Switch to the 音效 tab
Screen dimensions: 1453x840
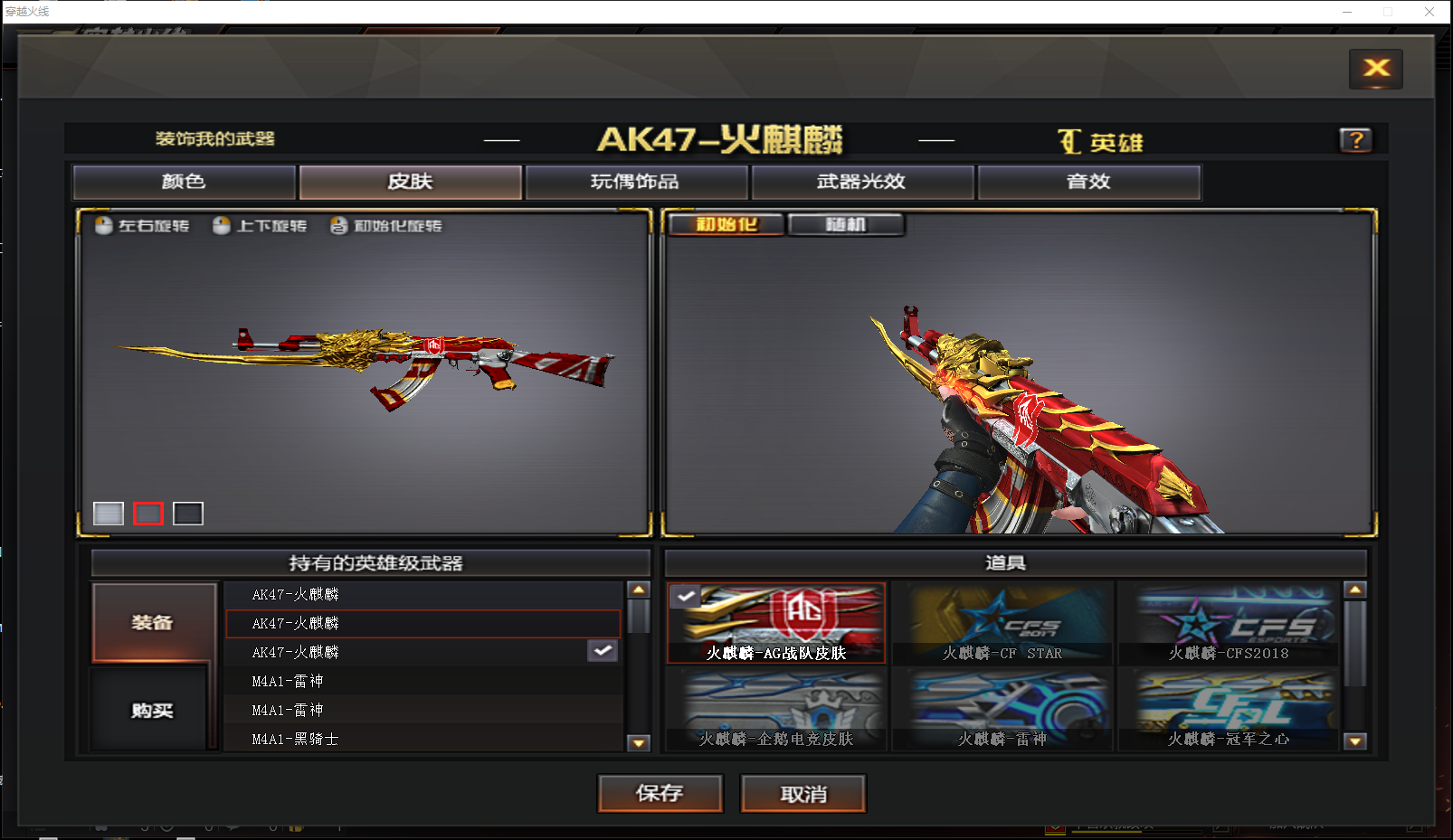click(1088, 182)
